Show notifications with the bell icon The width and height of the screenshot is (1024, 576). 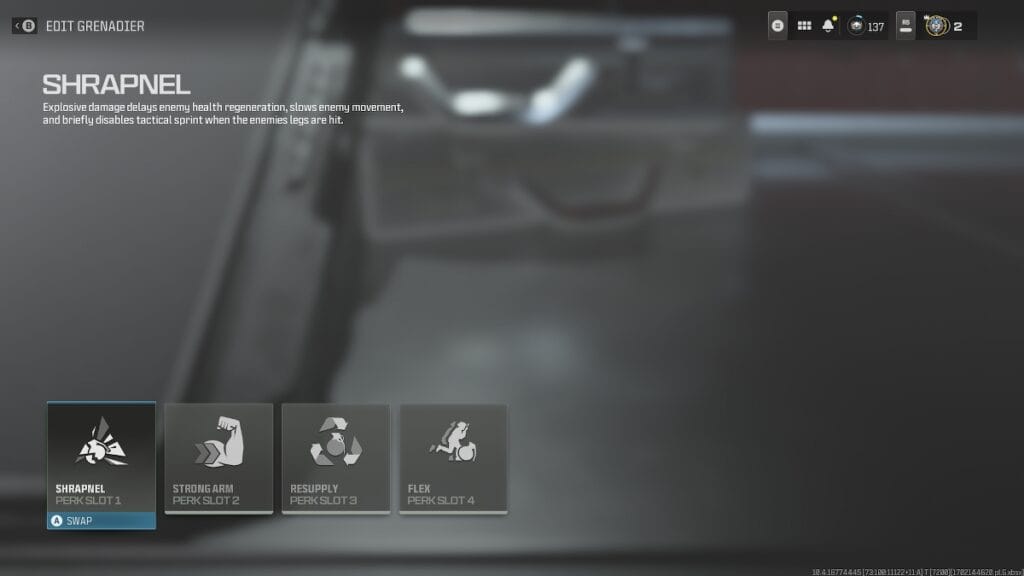coord(828,26)
